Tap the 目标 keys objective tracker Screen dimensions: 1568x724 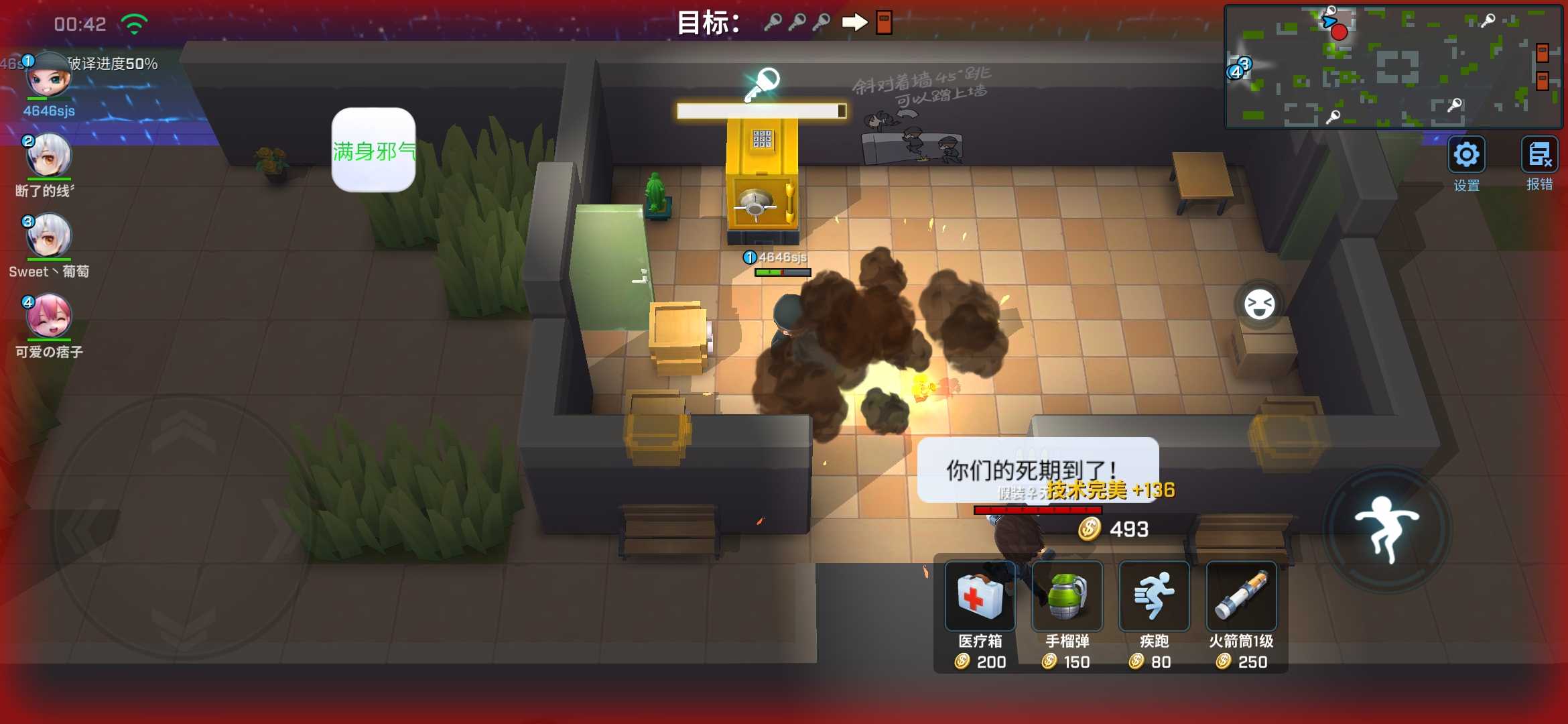coord(784,23)
